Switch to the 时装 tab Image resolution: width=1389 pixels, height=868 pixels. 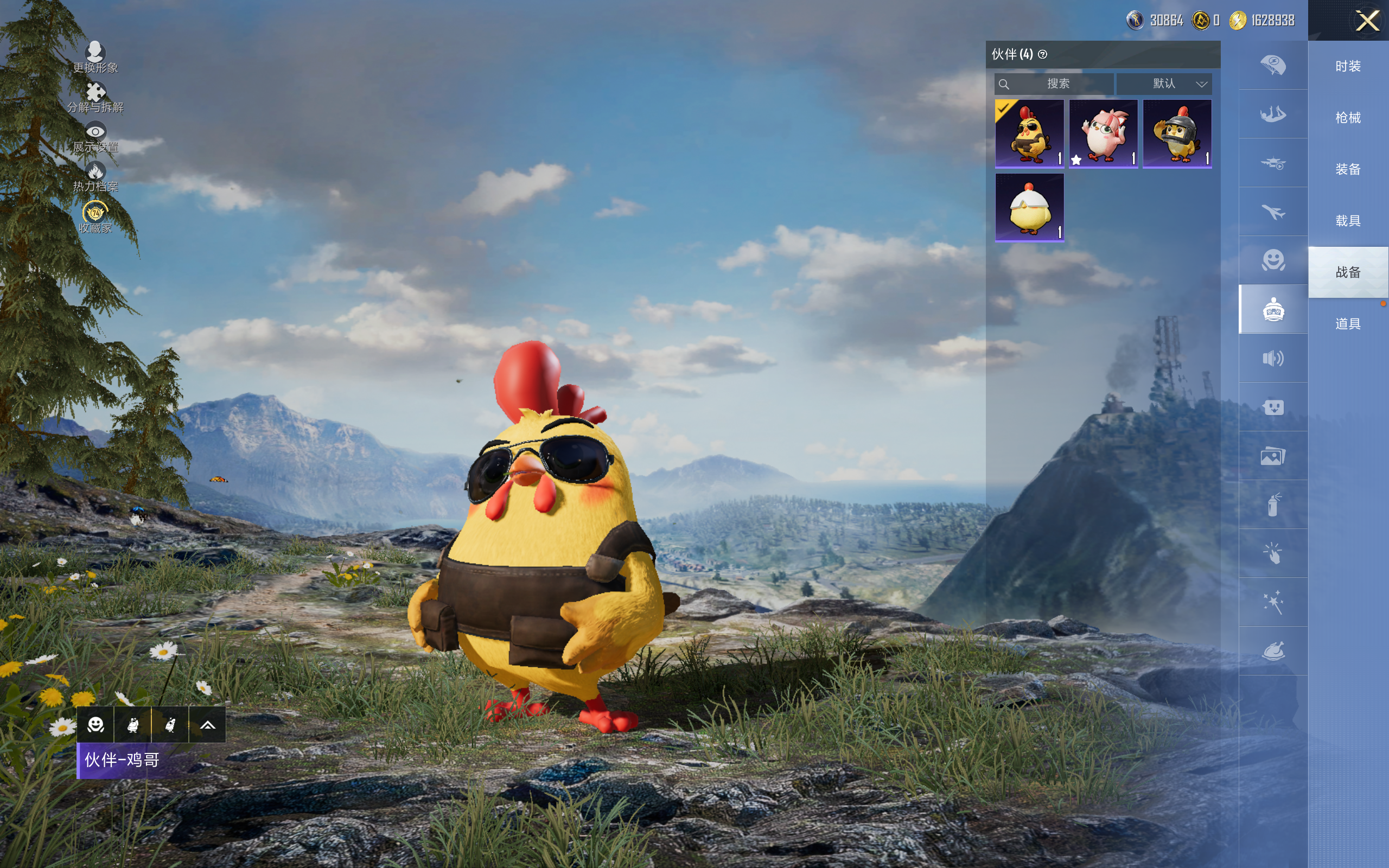[1348, 67]
